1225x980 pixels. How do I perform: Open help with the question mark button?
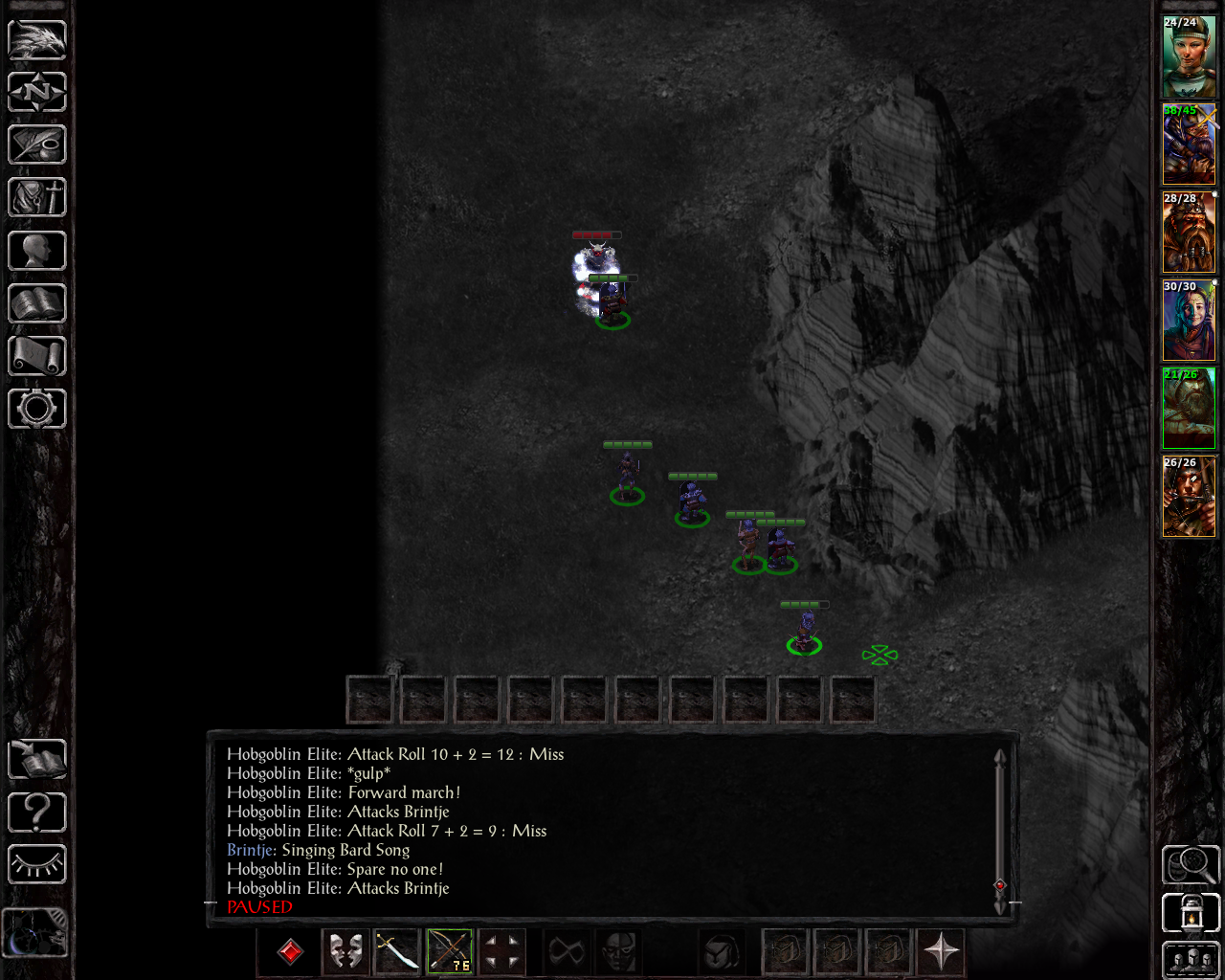pos(37,813)
